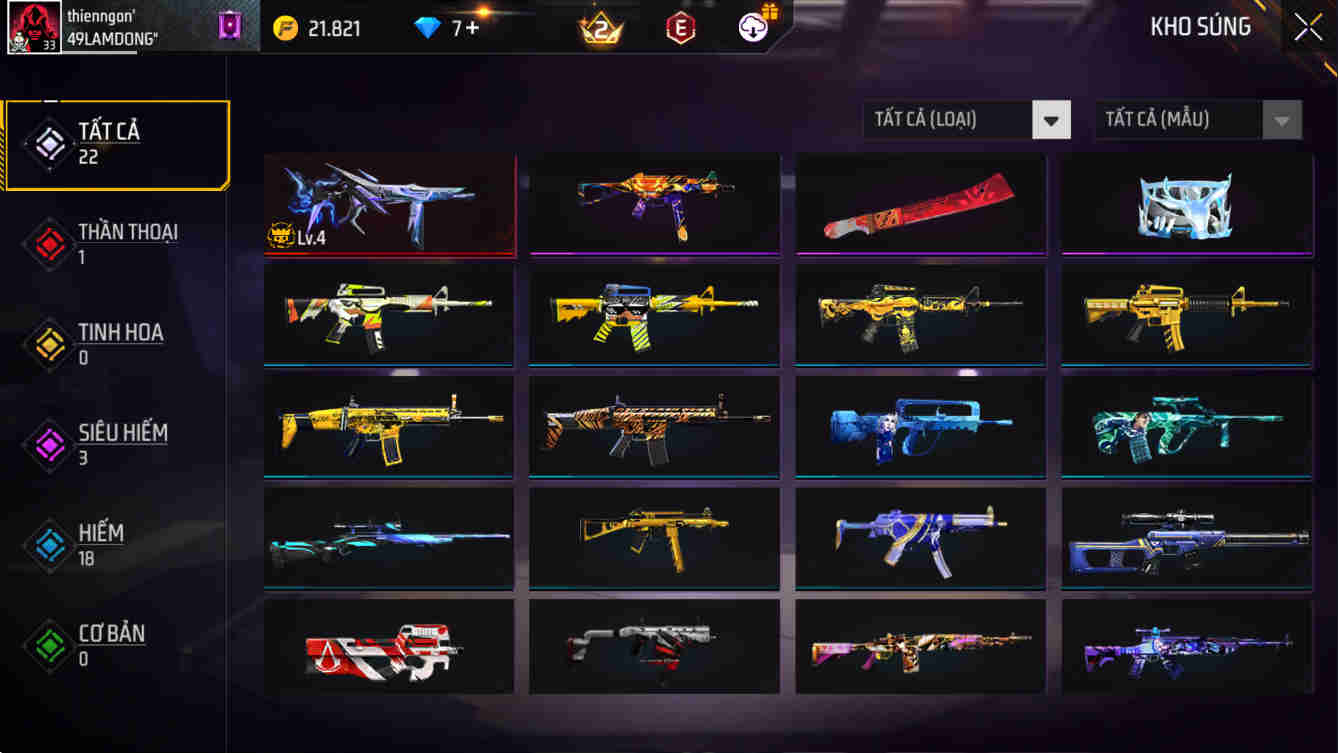1338x753 pixels.
Task: Open the TẤT CẢ (MẪU) dropdown
Action: [x=1178, y=119]
